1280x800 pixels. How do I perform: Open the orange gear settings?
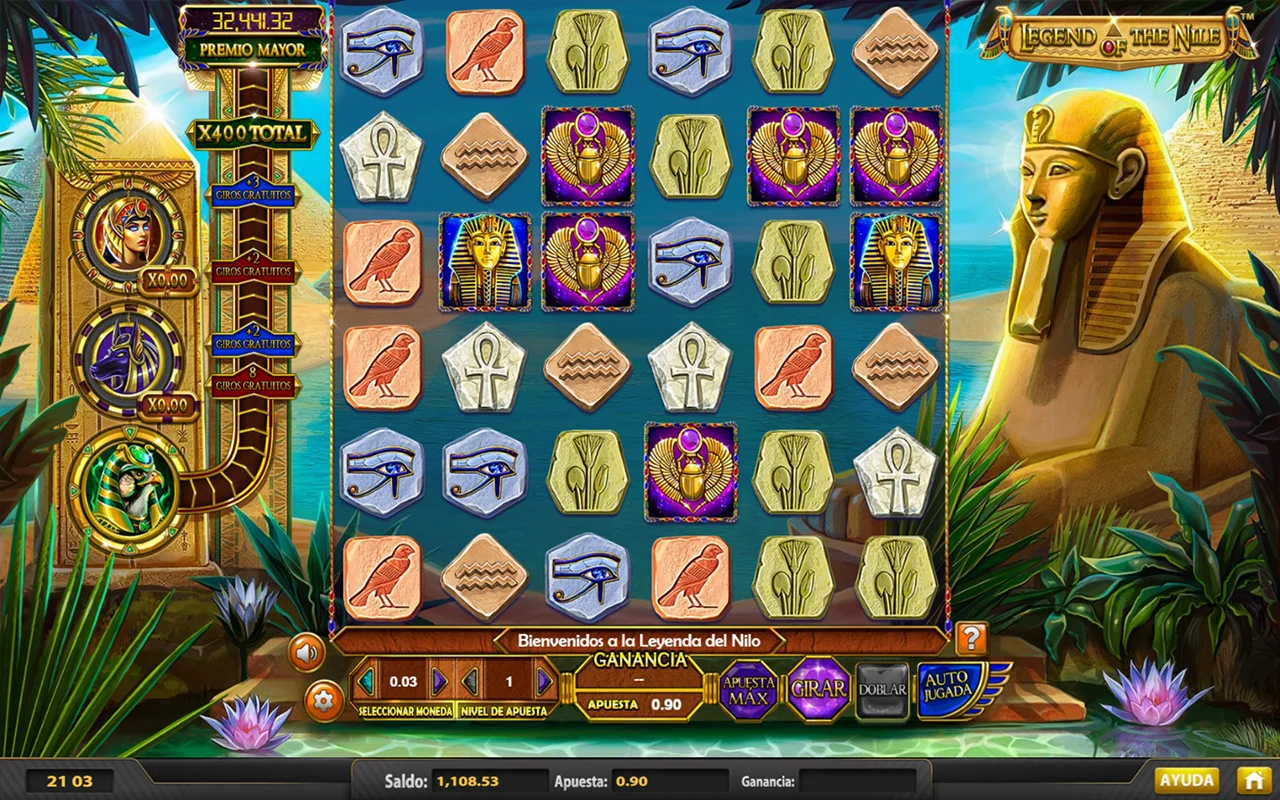[322, 700]
